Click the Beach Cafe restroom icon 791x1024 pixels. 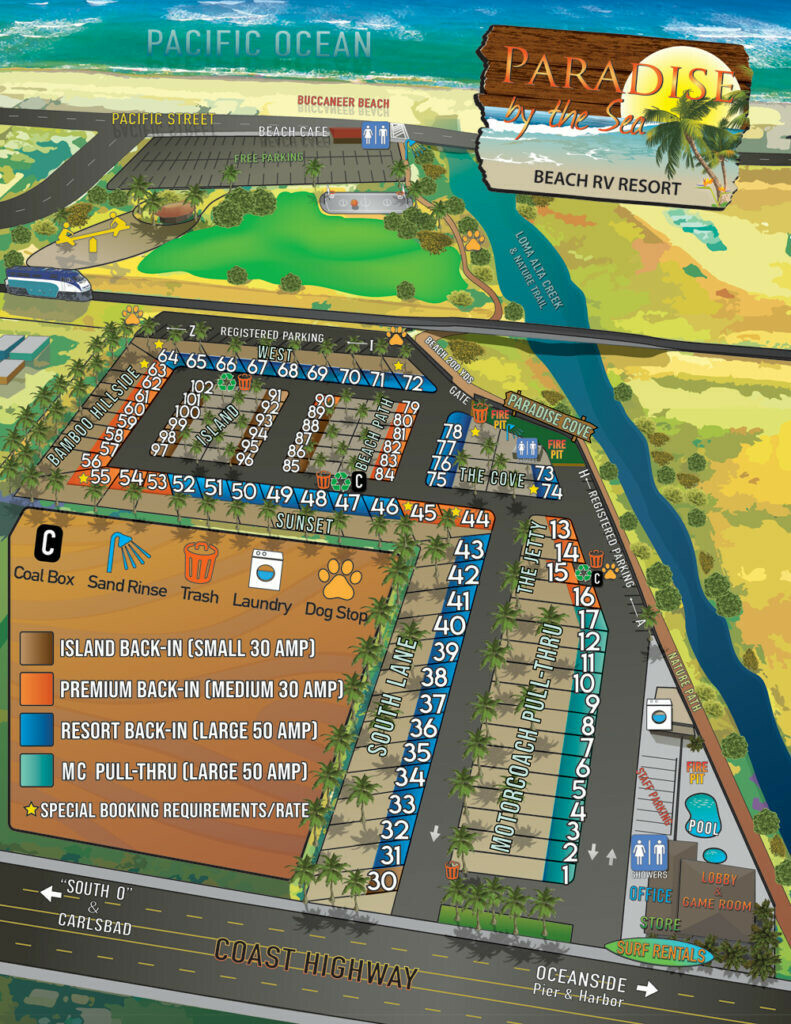point(376,137)
